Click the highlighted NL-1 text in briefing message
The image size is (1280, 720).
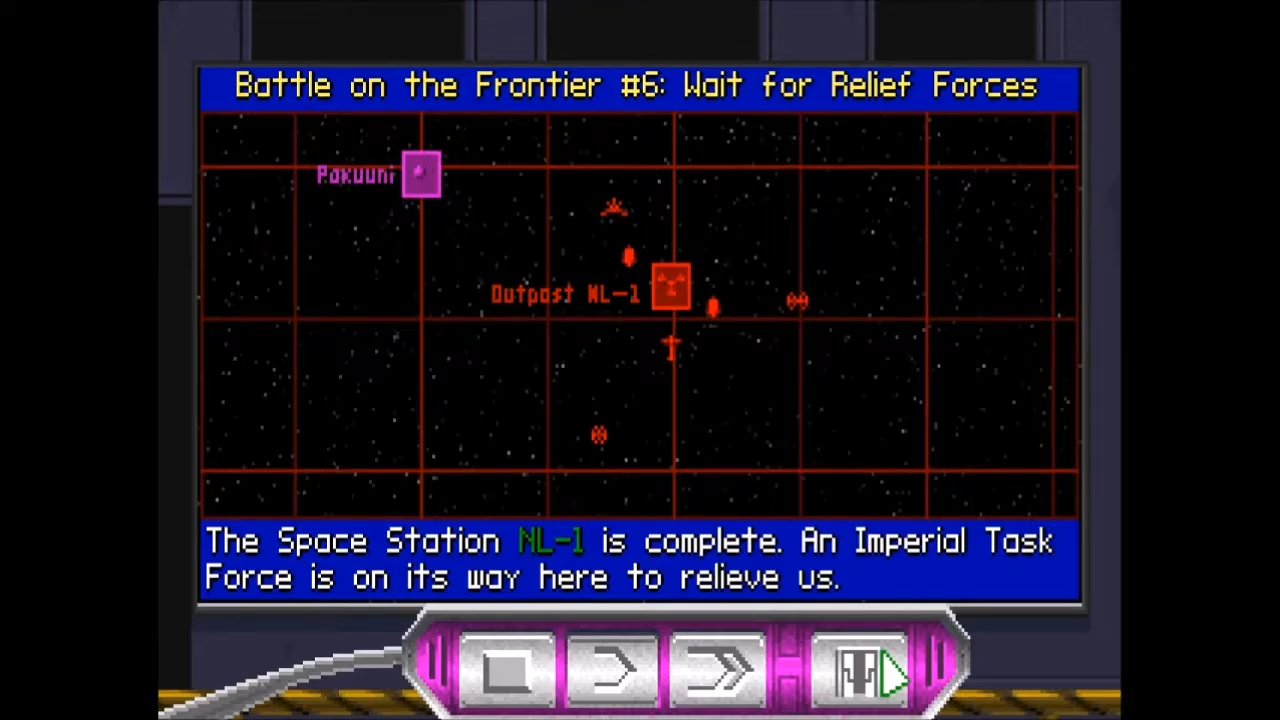tap(551, 541)
